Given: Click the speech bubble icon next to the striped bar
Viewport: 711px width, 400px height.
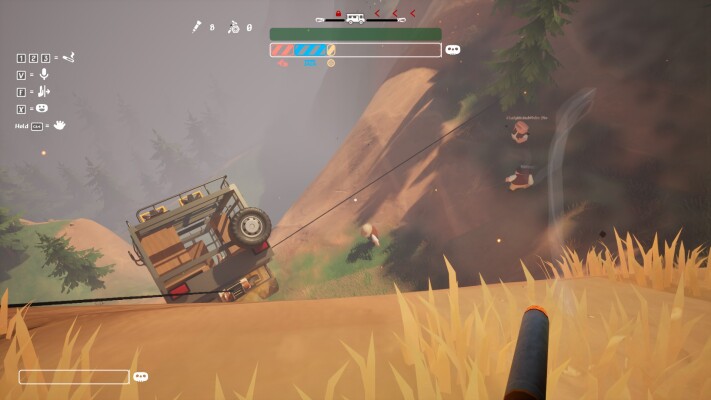Looking at the screenshot, I should click(x=453, y=49).
